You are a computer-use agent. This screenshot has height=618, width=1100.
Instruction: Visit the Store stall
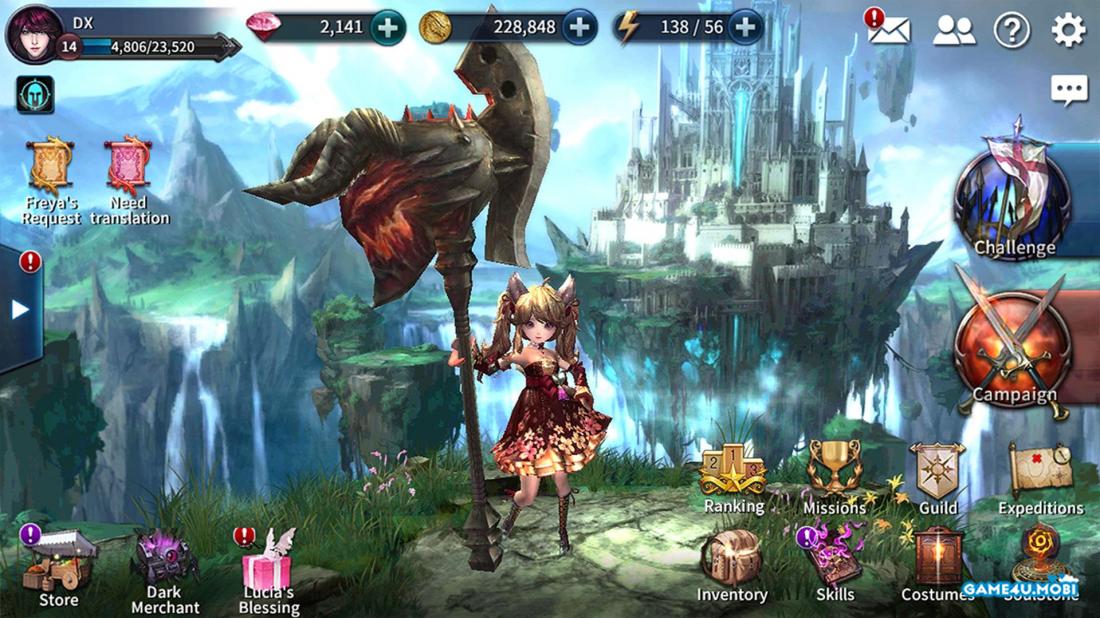click(x=60, y=566)
